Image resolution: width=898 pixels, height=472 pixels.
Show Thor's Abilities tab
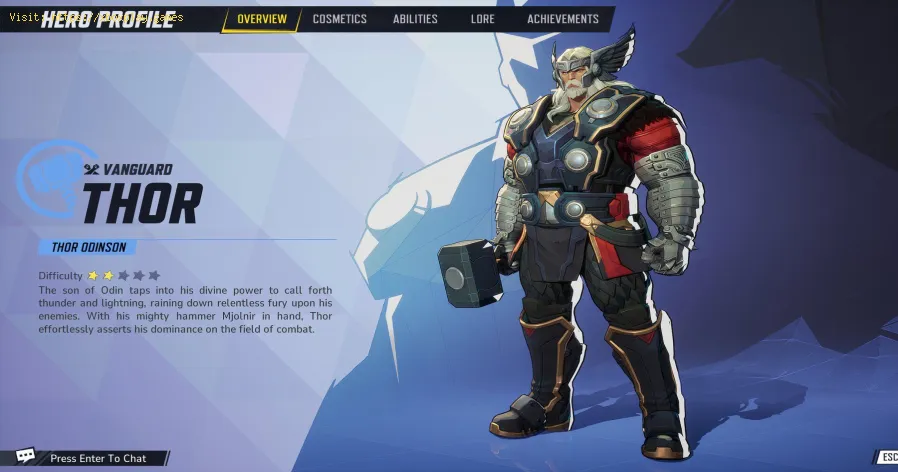tap(417, 19)
